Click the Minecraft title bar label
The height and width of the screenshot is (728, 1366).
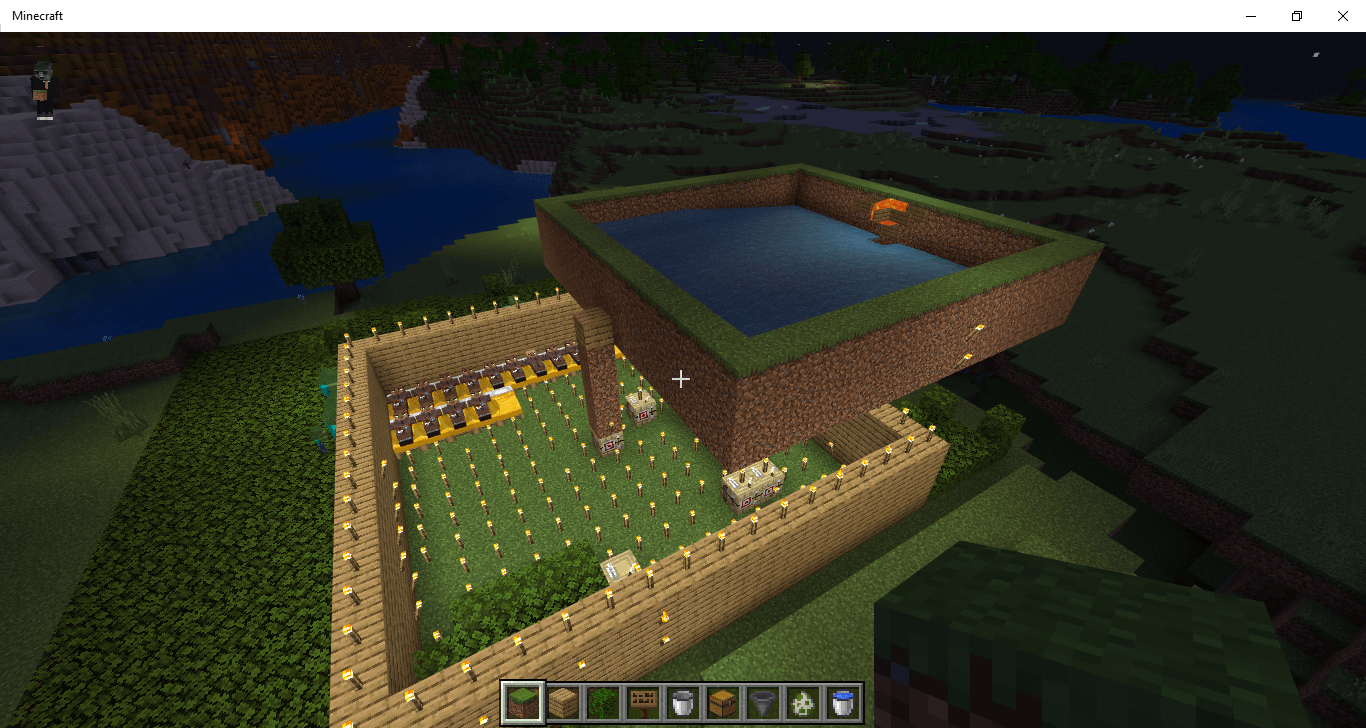coord(37,15)
